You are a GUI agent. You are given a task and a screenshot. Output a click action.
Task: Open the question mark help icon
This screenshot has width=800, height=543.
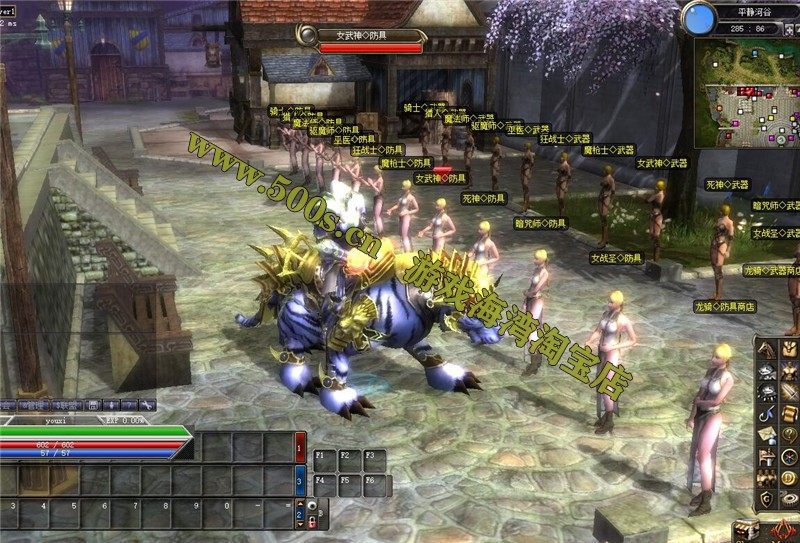pos(788,433)
